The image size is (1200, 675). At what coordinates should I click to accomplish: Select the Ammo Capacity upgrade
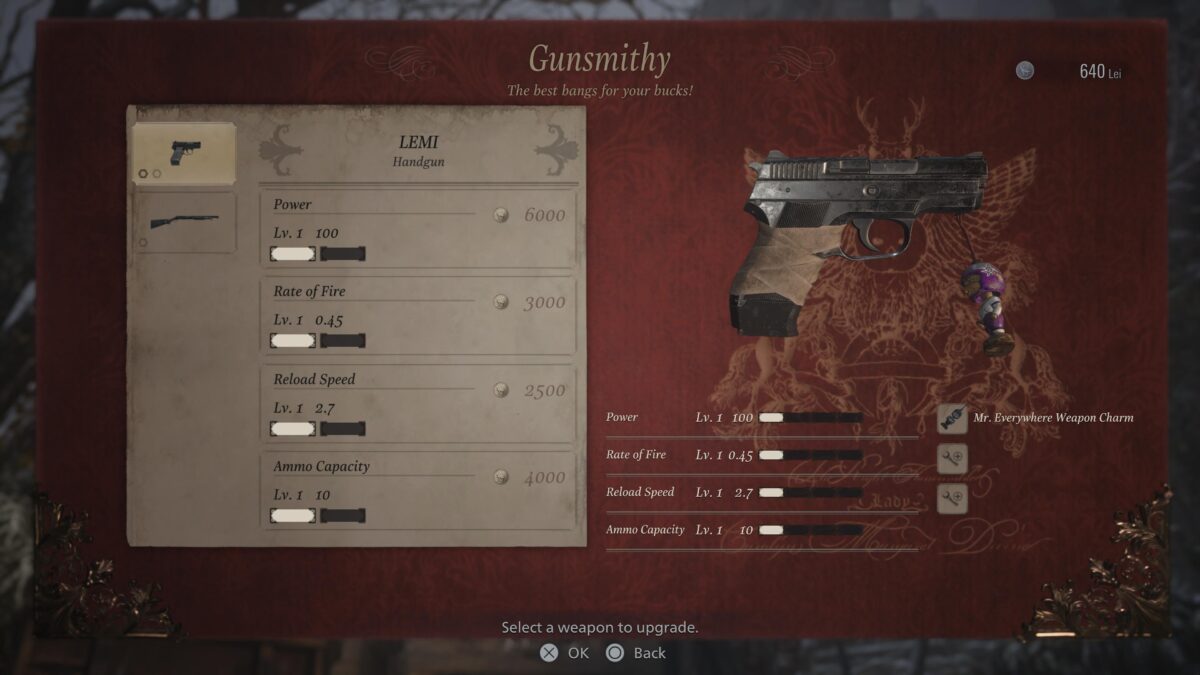pos(418,491)
